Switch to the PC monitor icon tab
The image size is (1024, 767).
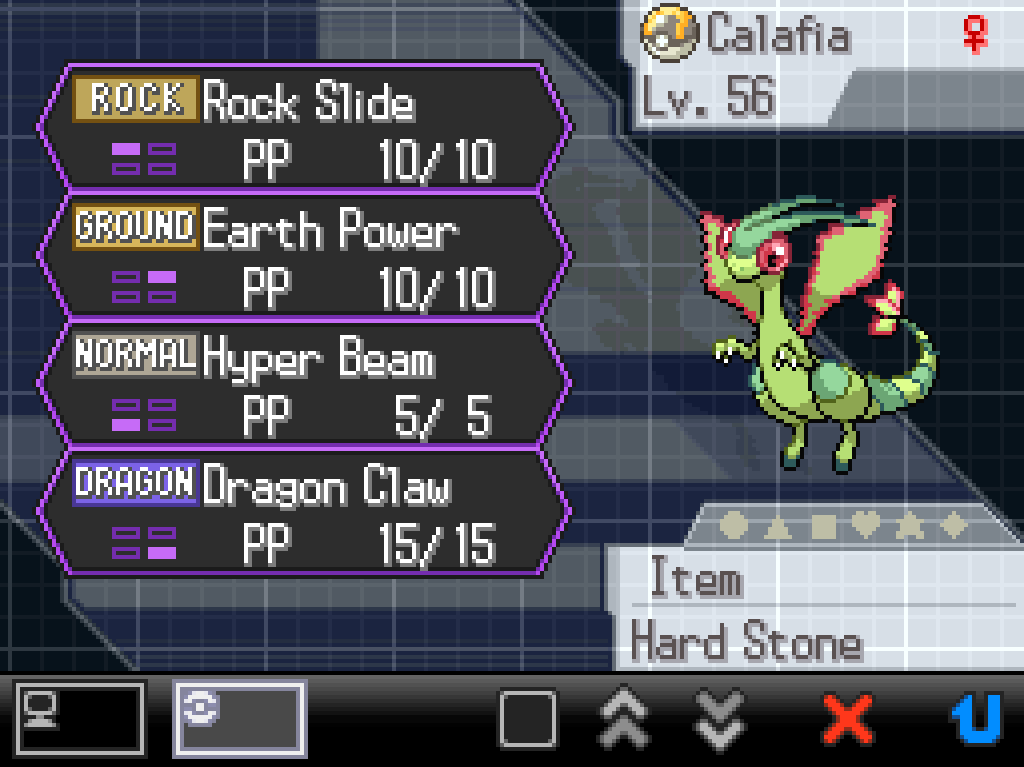pos(80,718)
